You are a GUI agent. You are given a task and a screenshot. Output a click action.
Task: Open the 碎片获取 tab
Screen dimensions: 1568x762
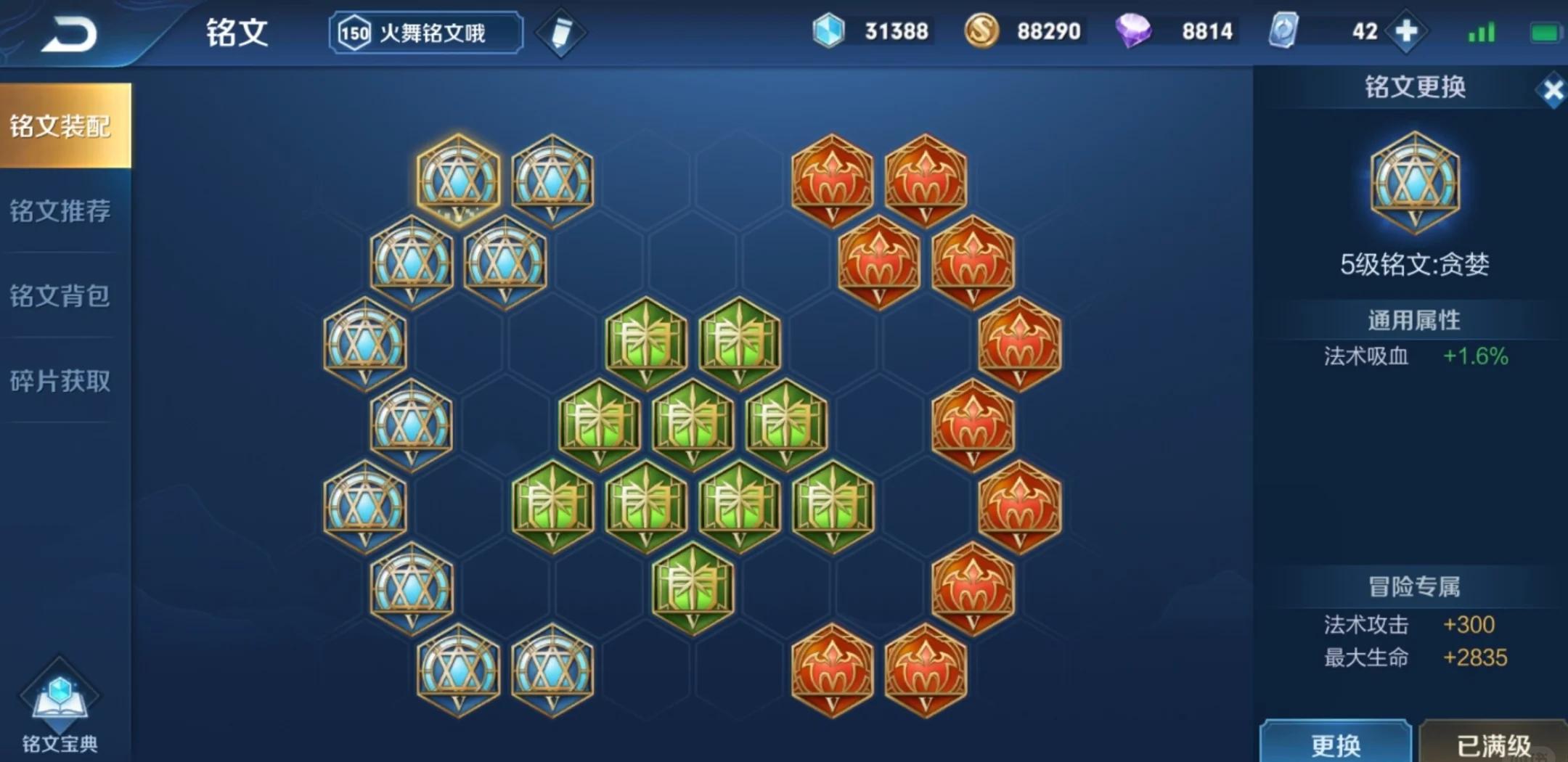pyautogui.click(x=62, y=381)
